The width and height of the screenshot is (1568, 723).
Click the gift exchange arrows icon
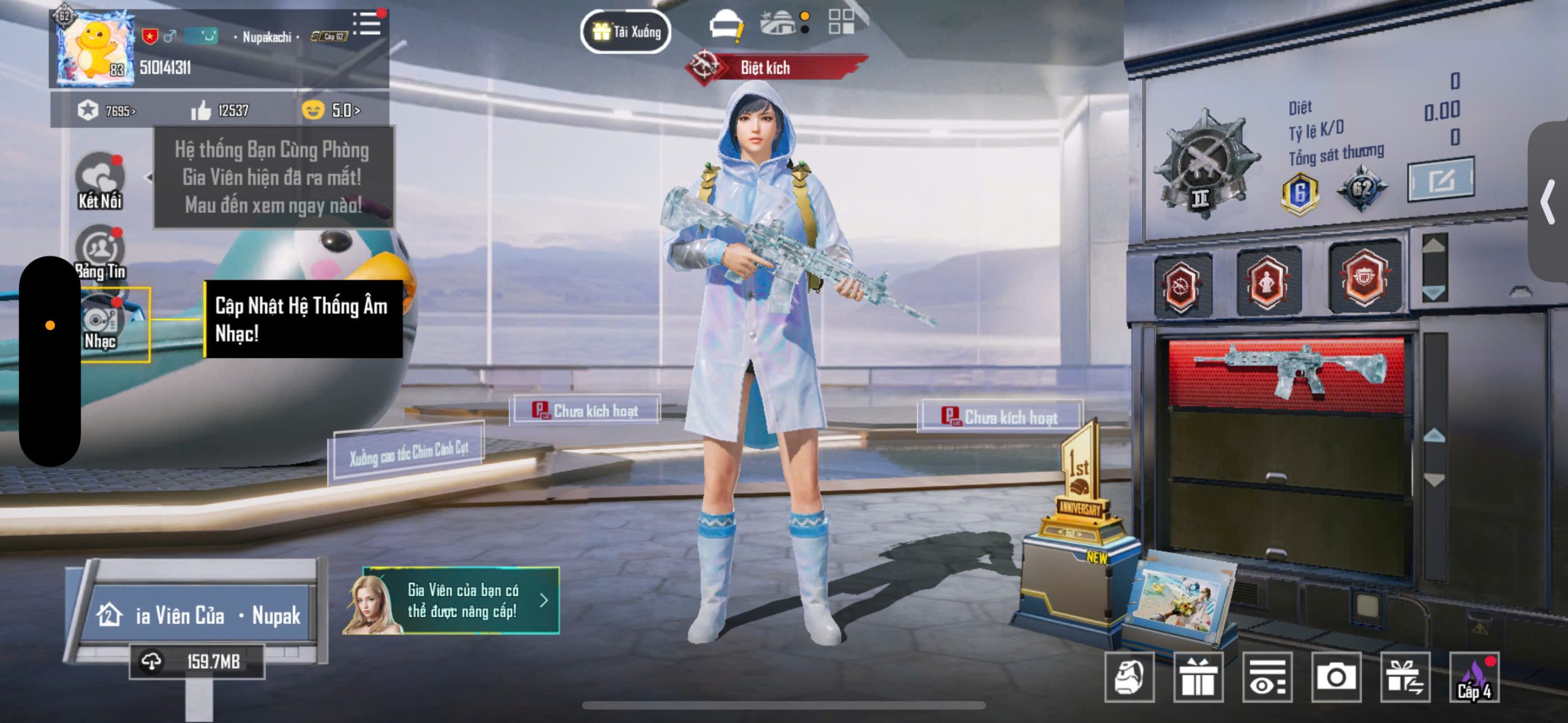(1405, 676)
